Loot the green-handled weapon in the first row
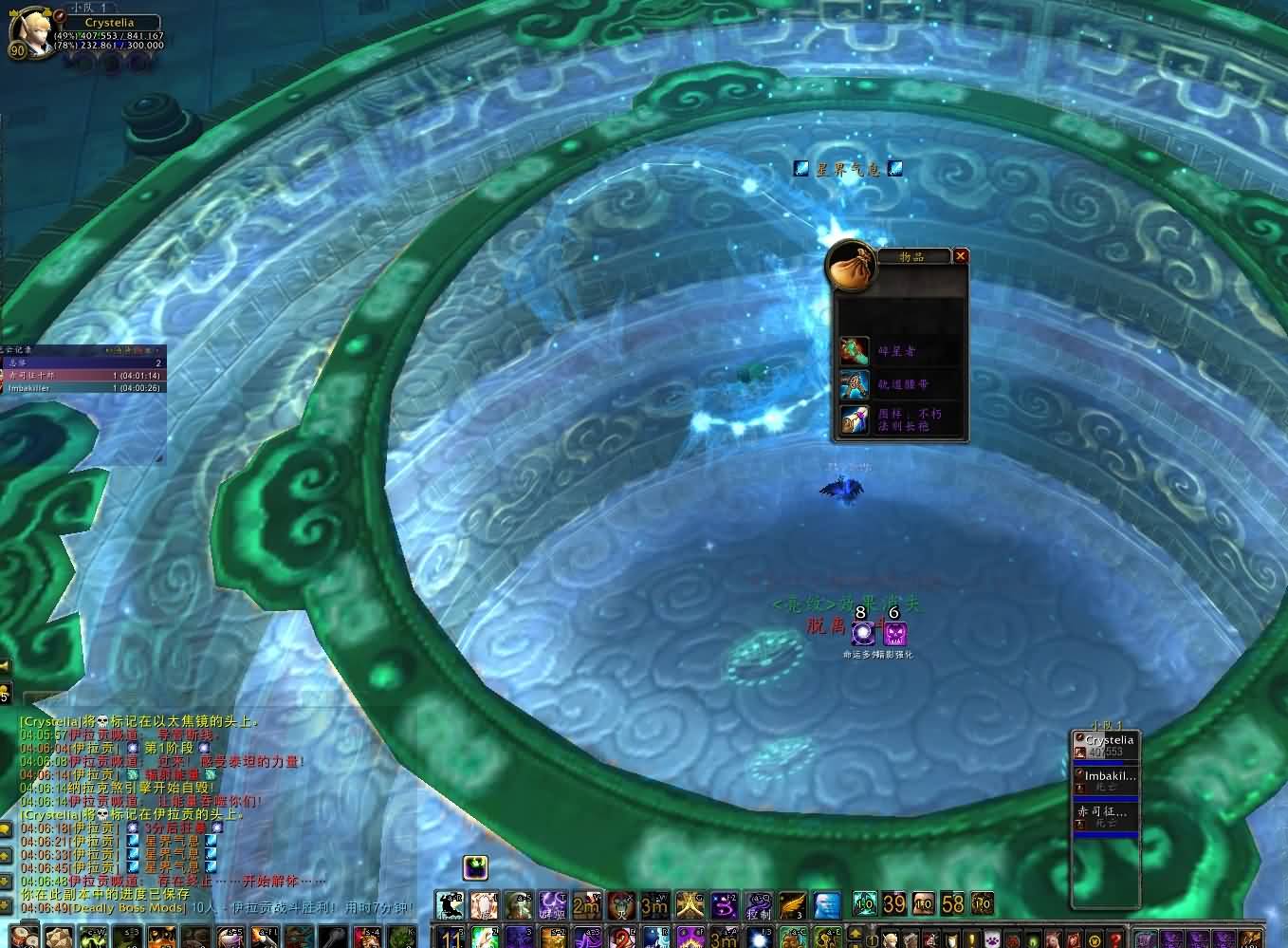The width and height of the screenshot is (1288, 948). tap(855, 351)
